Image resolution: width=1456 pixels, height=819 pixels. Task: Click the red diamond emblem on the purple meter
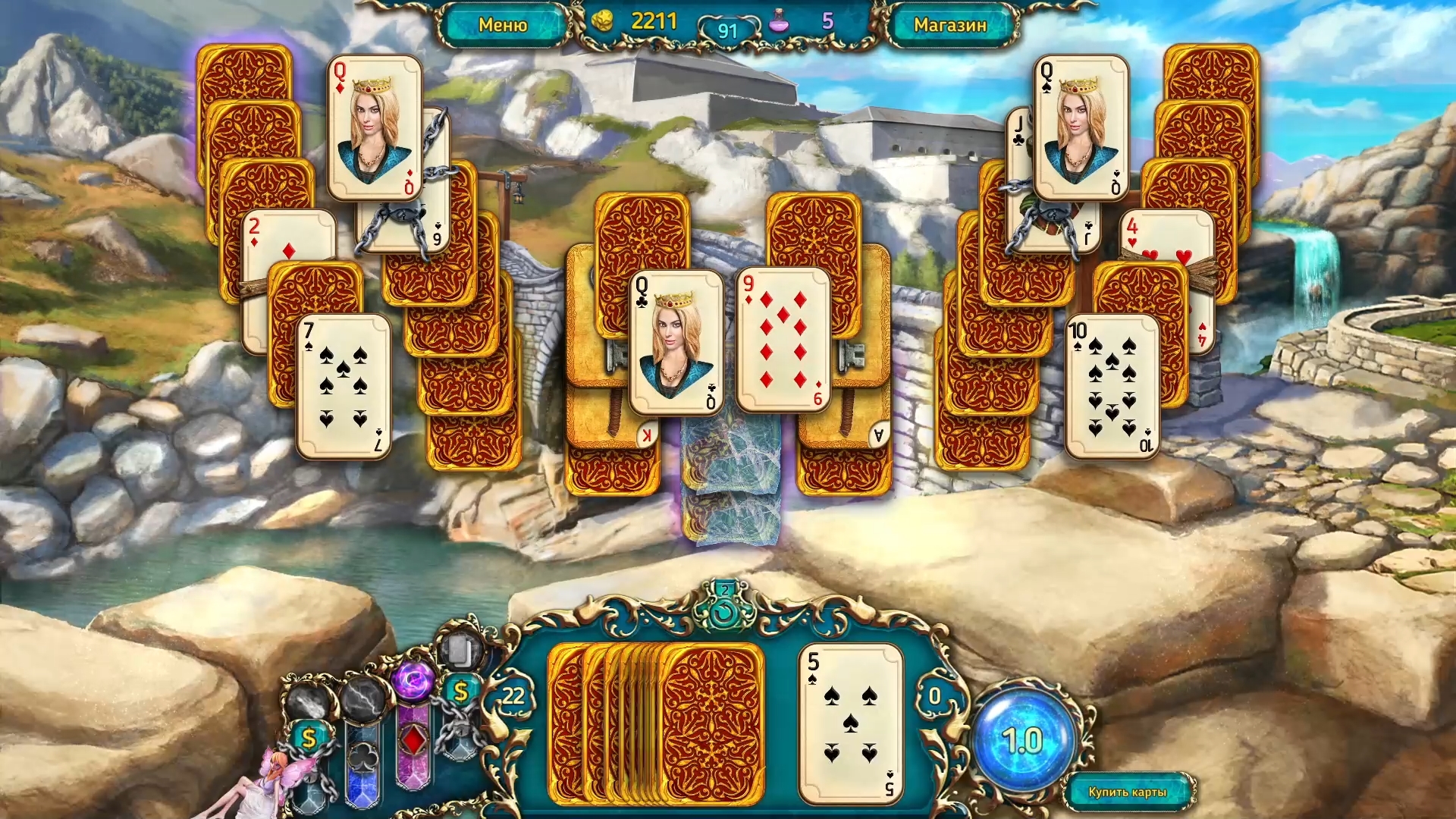point(413,739)
